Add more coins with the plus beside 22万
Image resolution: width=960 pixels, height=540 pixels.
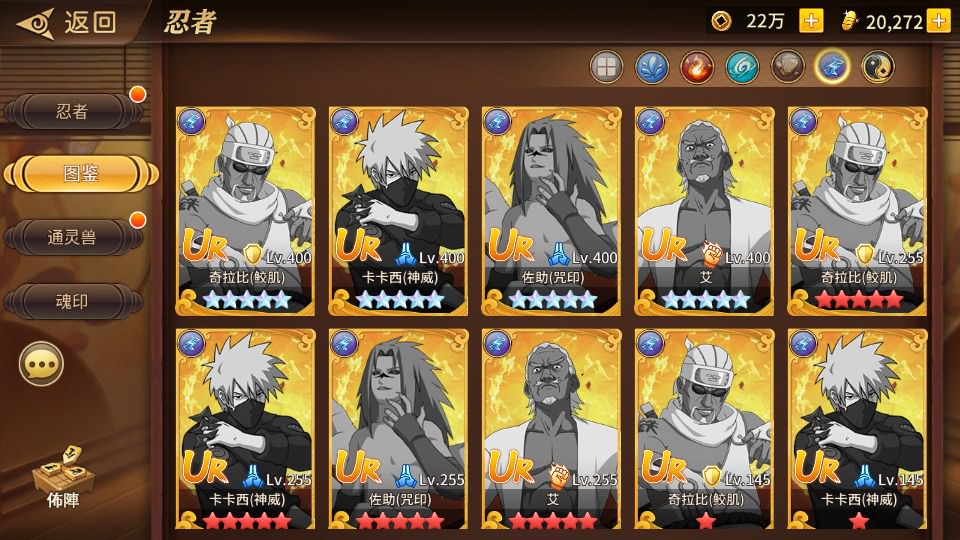click(x=811, y=21)
